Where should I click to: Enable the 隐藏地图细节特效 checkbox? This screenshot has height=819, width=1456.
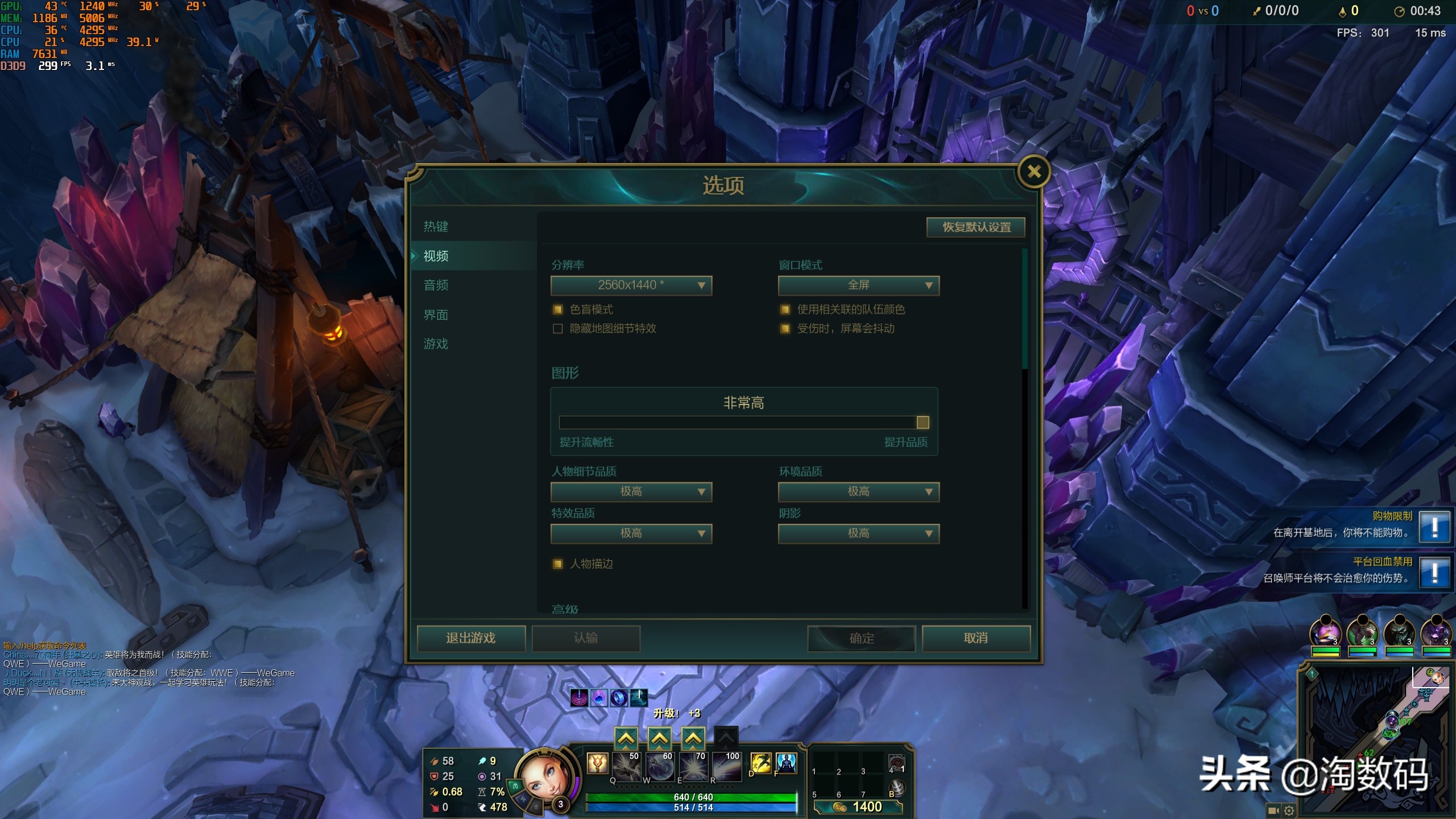tap(557, 329)
